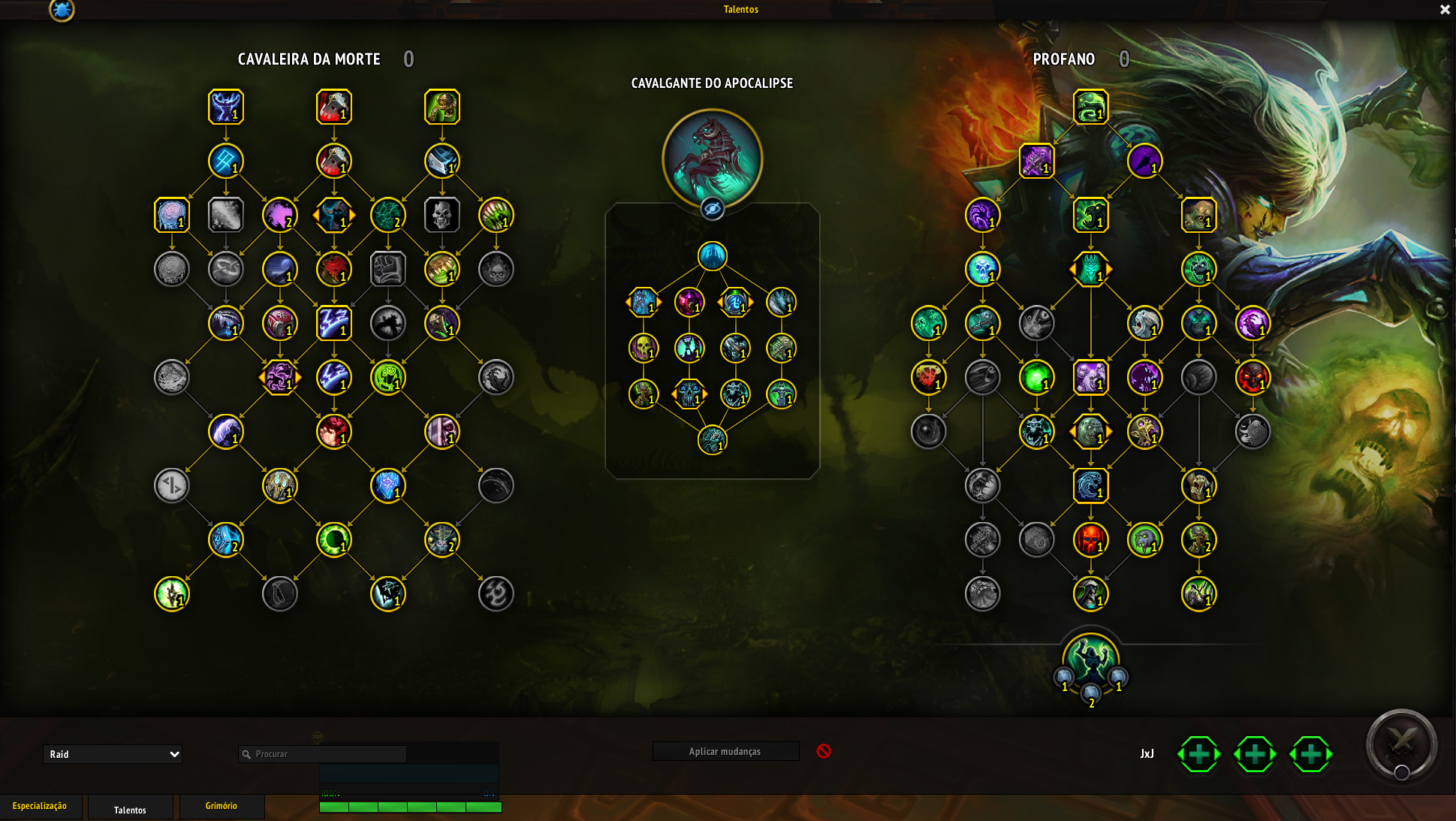Choose the blue-glowing skull Profano talent
The height and width of the screenshot is (821, 1456).
(x=982, y=269)
